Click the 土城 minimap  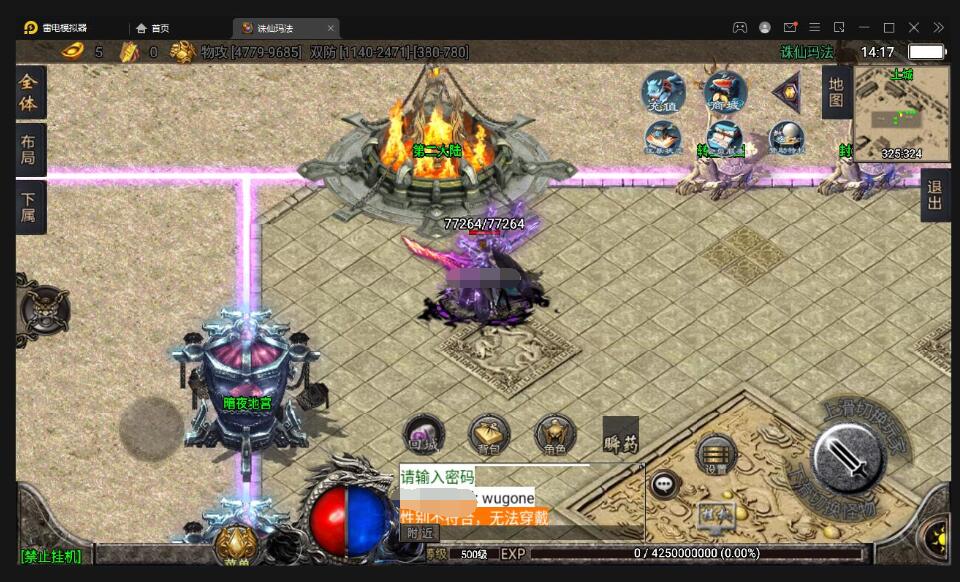[x=901, y=113]
